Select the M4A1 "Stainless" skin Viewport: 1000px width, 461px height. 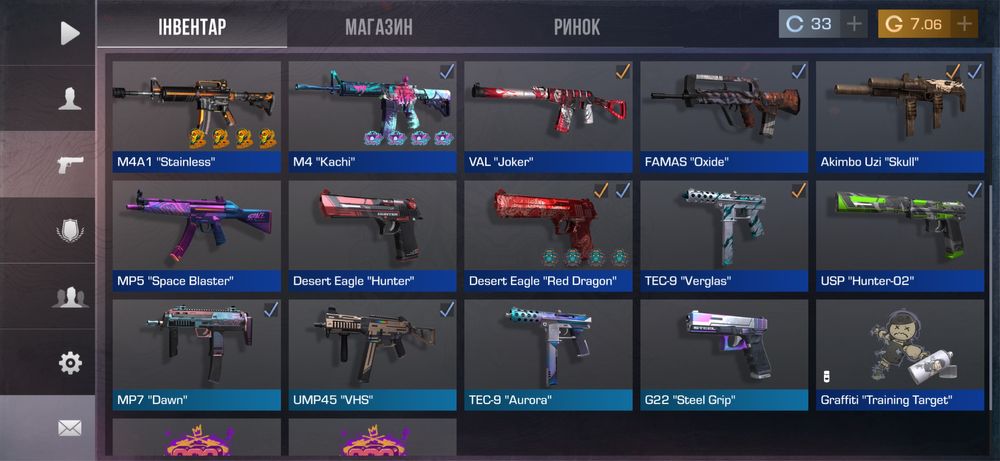[197, 116]
